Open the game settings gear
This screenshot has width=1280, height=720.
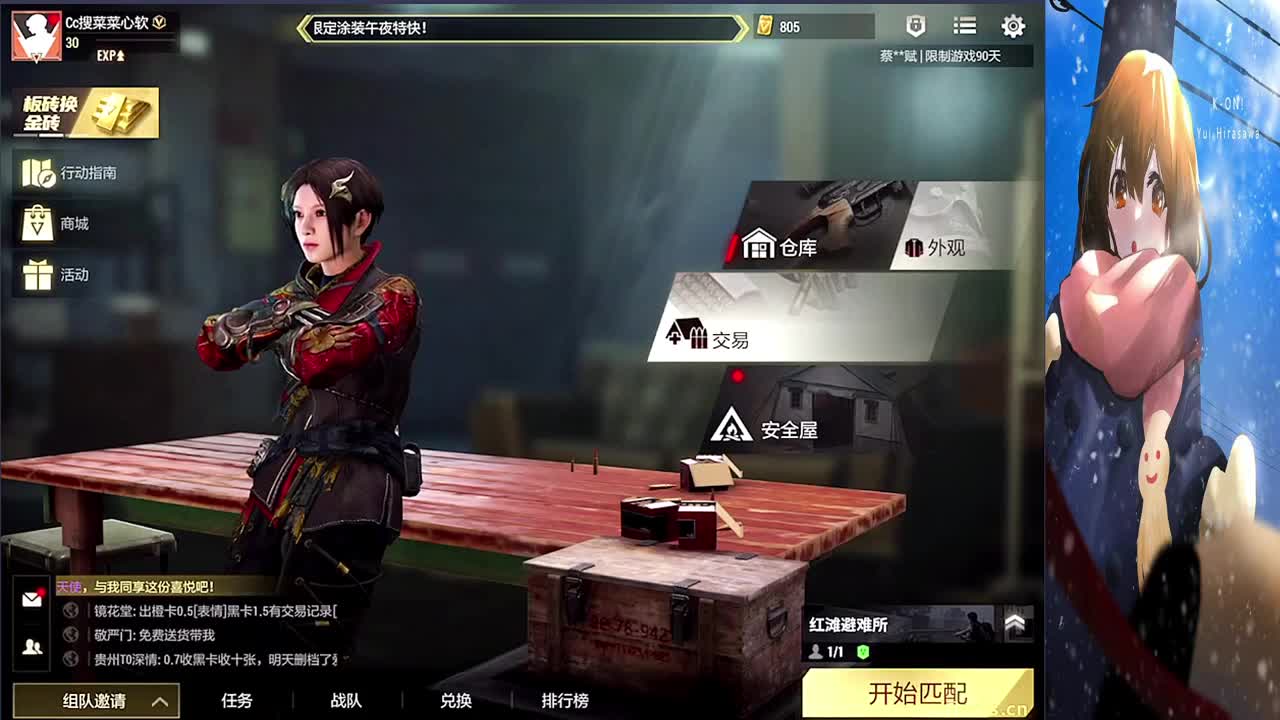point(1013,27)
